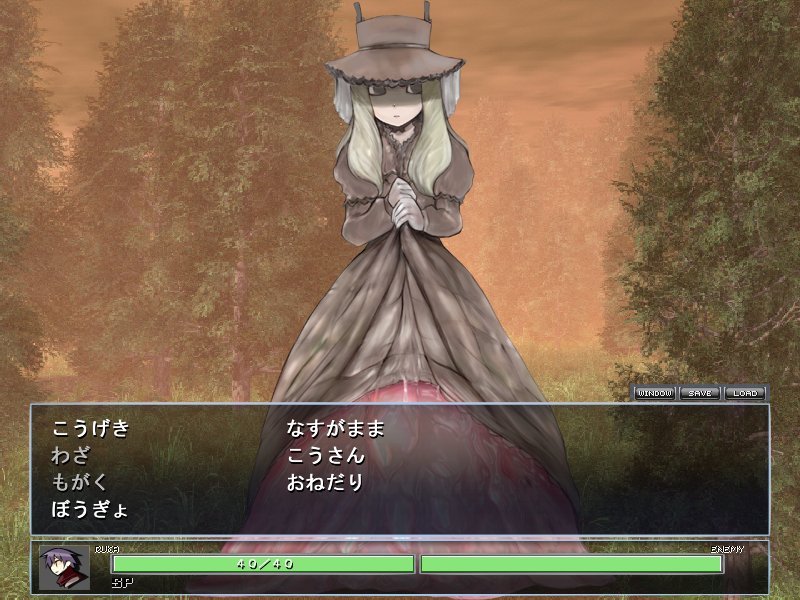Click the WINDOW button
The image size is (800, 600).
pyautogui.click(x=656, y=393)
